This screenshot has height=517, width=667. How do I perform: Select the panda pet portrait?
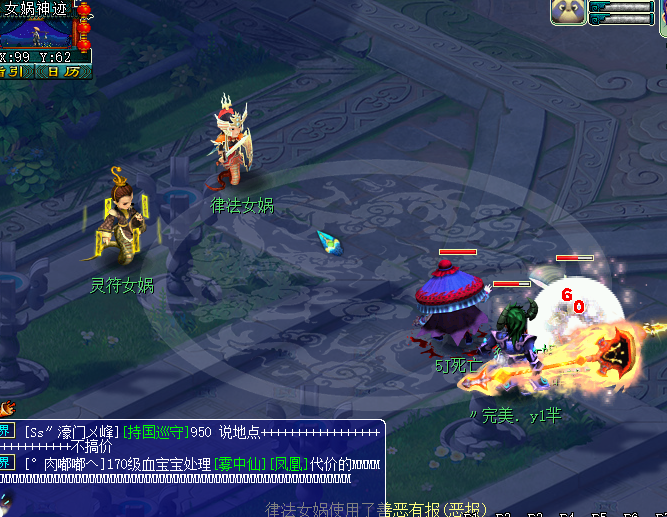pos(567,11)
